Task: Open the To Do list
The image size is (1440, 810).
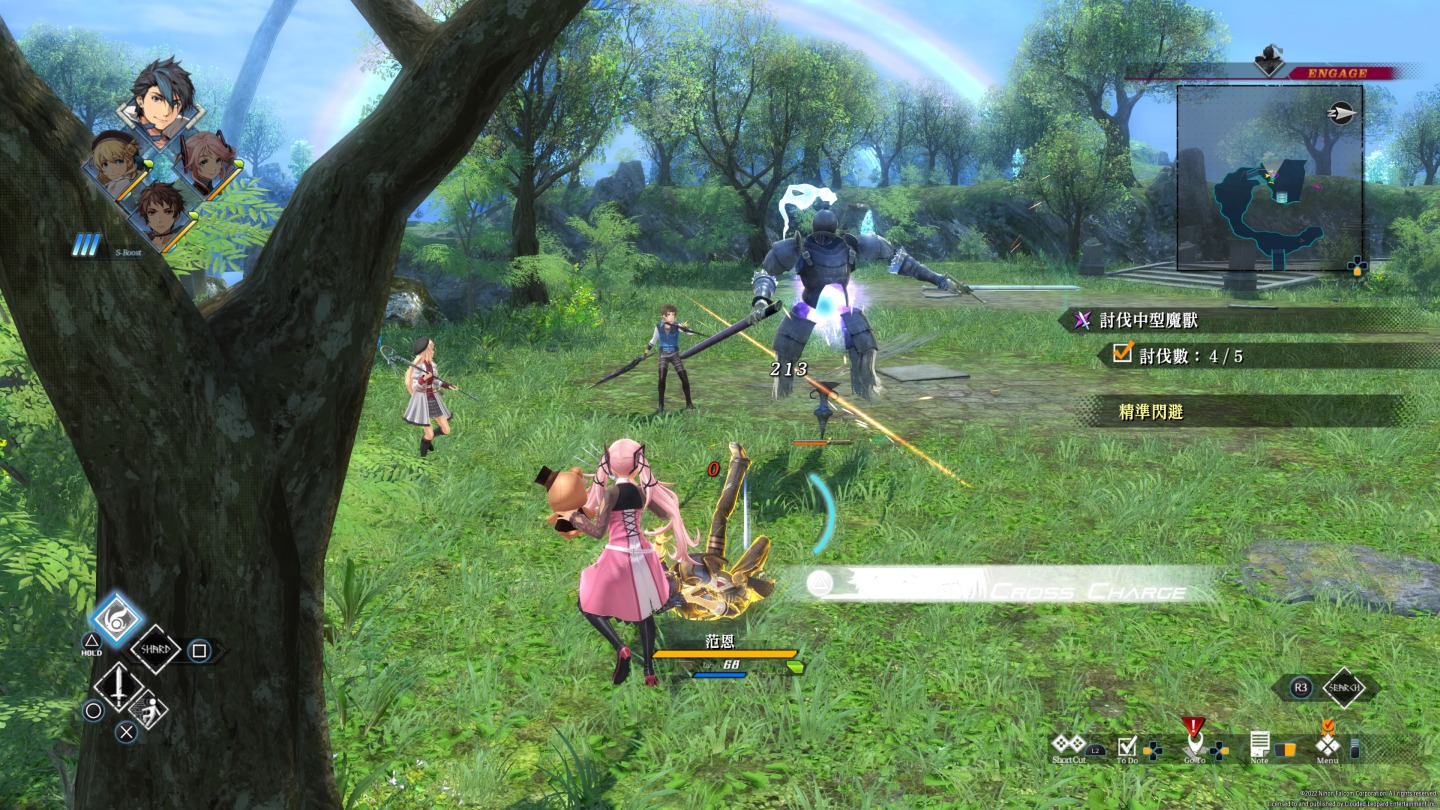Action: [1127, 746]
